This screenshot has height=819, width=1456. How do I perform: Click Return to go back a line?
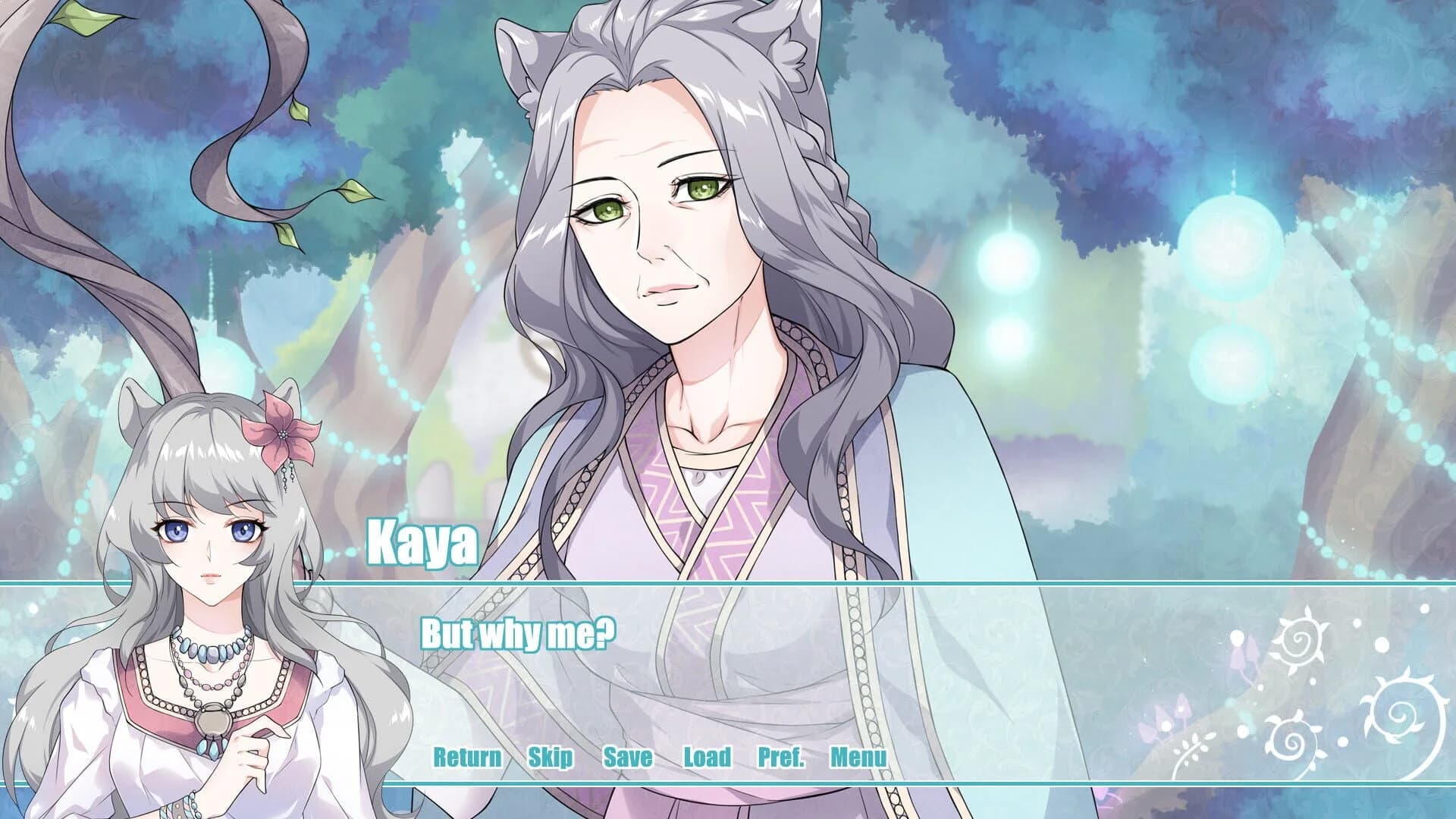click(465, 756)
